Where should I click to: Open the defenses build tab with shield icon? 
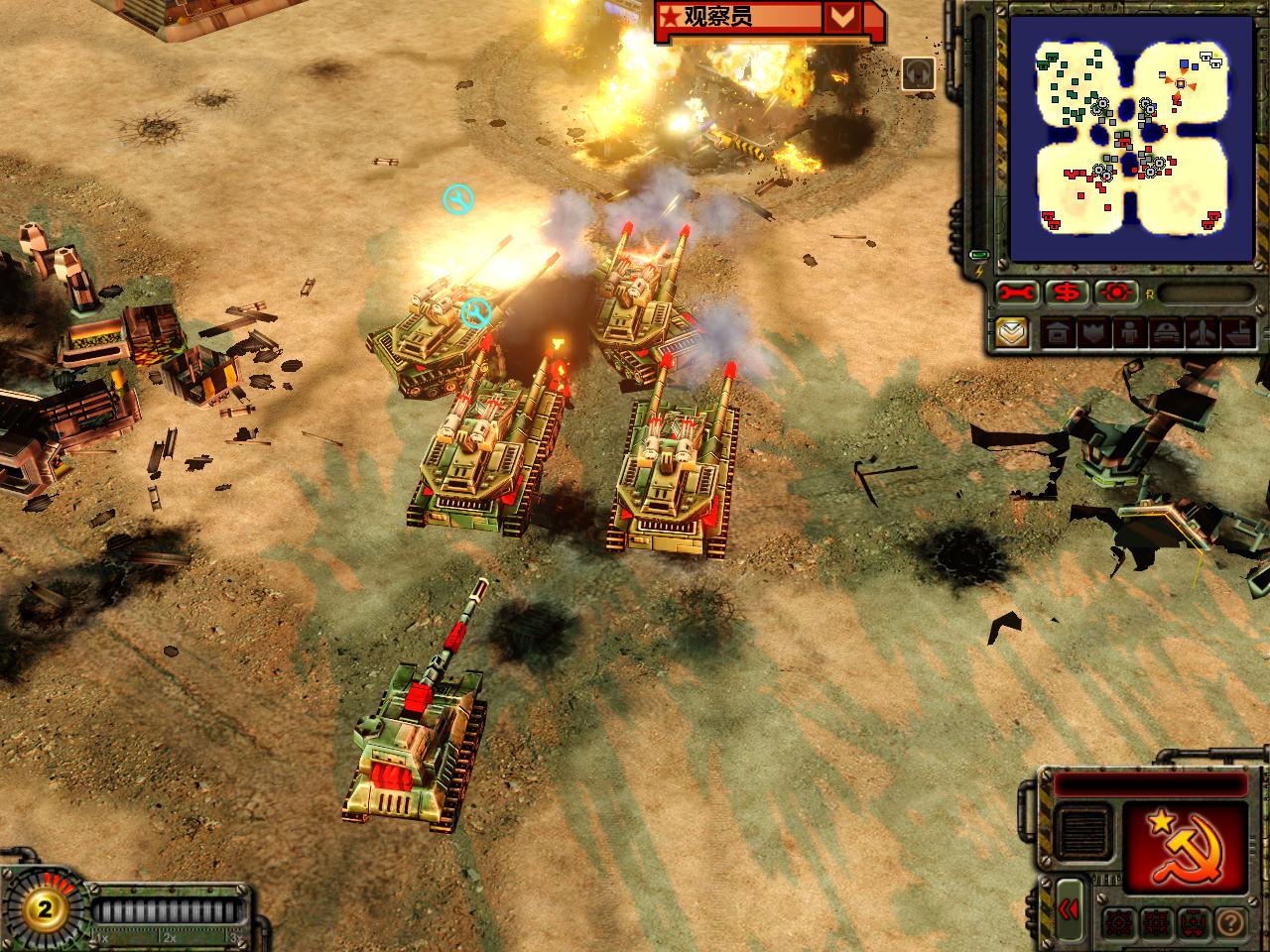coord(1090,333)
